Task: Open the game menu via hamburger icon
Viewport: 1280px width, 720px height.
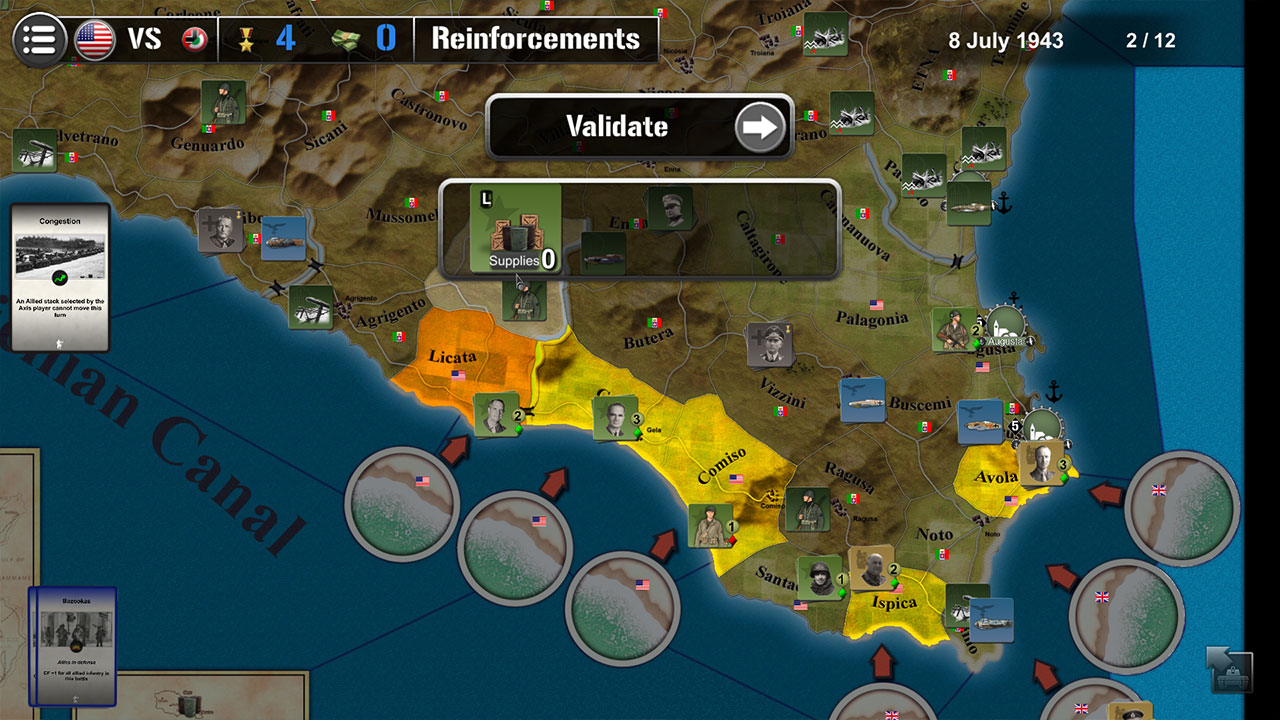Action: pyautogui.click(x=38, y=38)
